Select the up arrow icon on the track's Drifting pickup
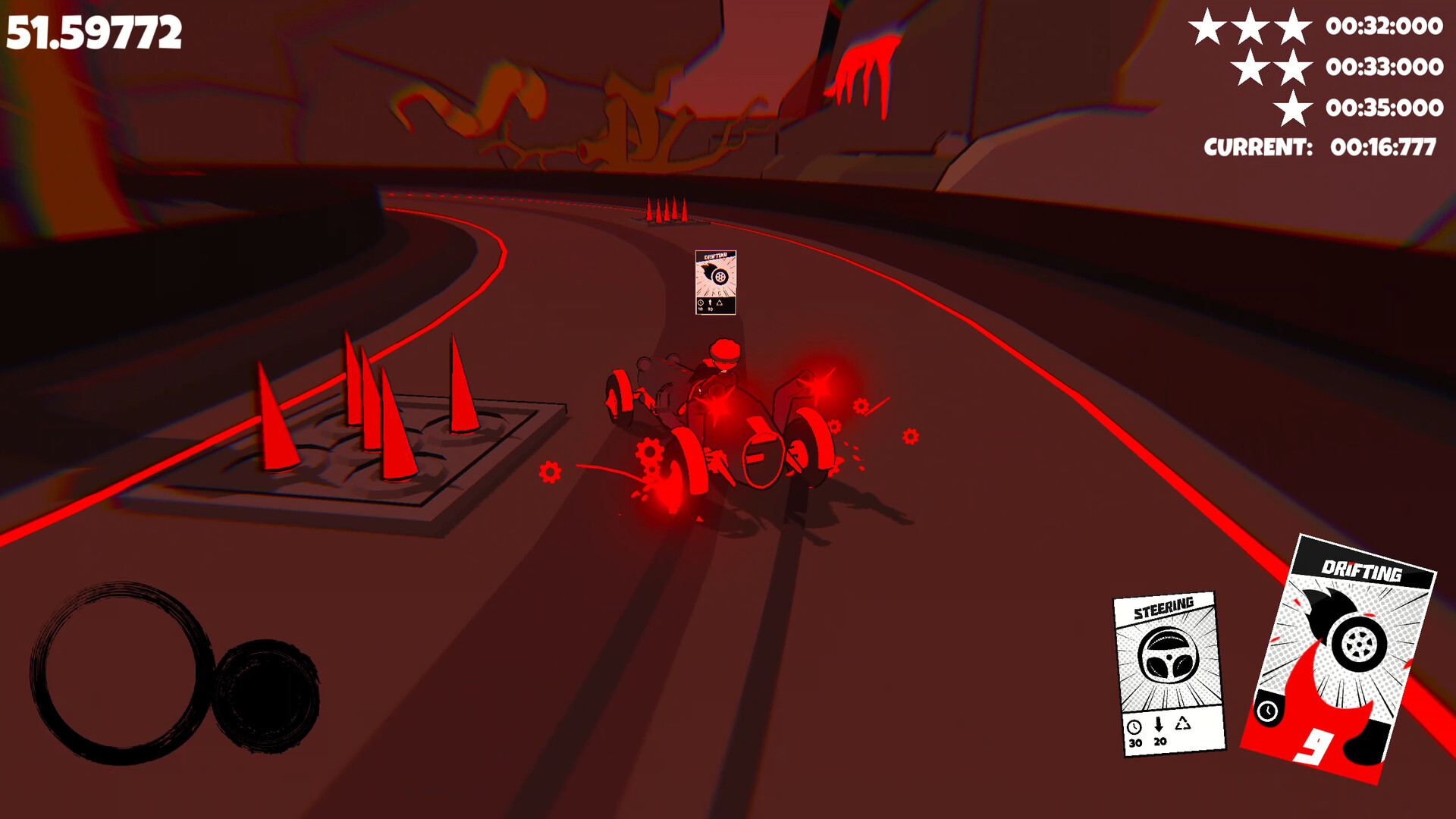This screenshot has width=1456, height=819. click(x=710, y=302)
